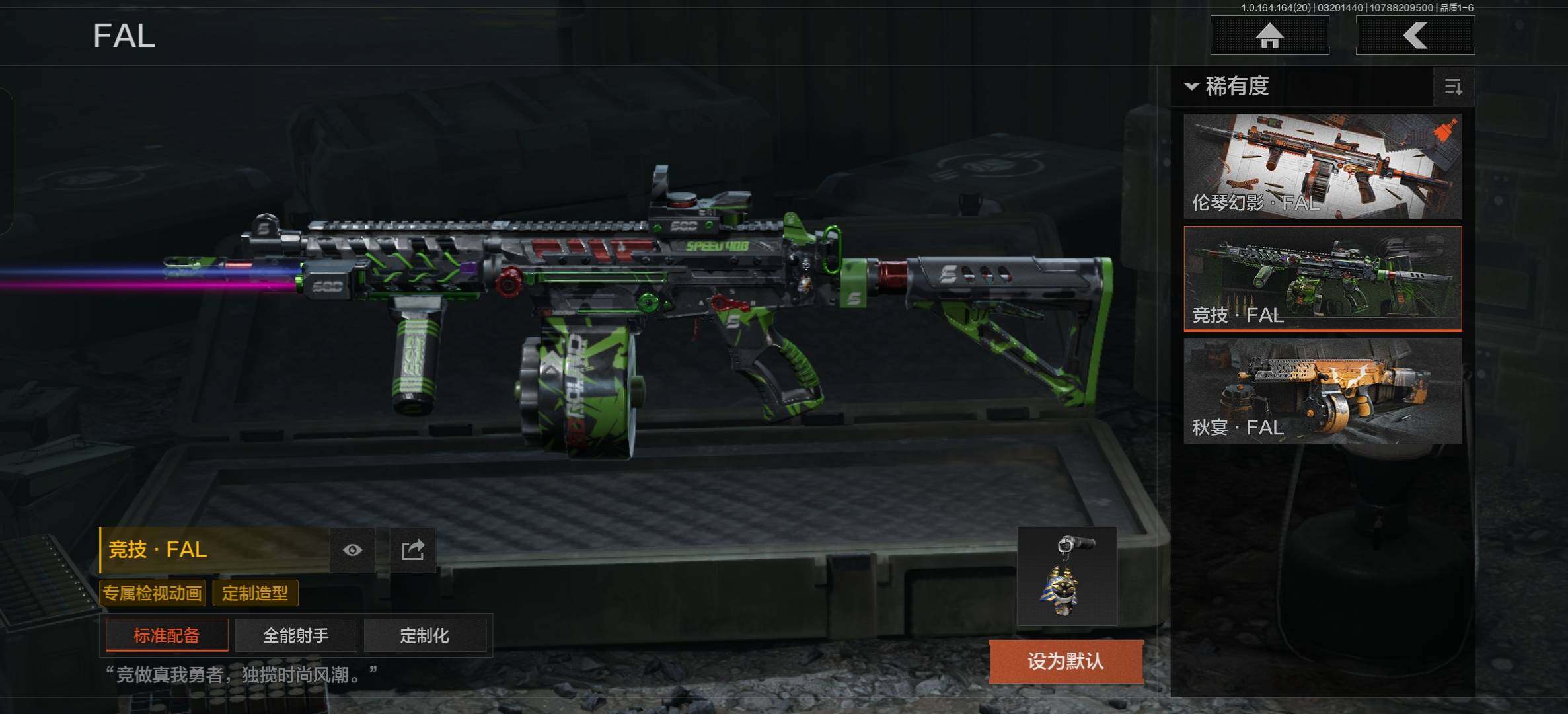1568x714 pixels.
Task: Share the weapon skin
Action: point(412,550)
